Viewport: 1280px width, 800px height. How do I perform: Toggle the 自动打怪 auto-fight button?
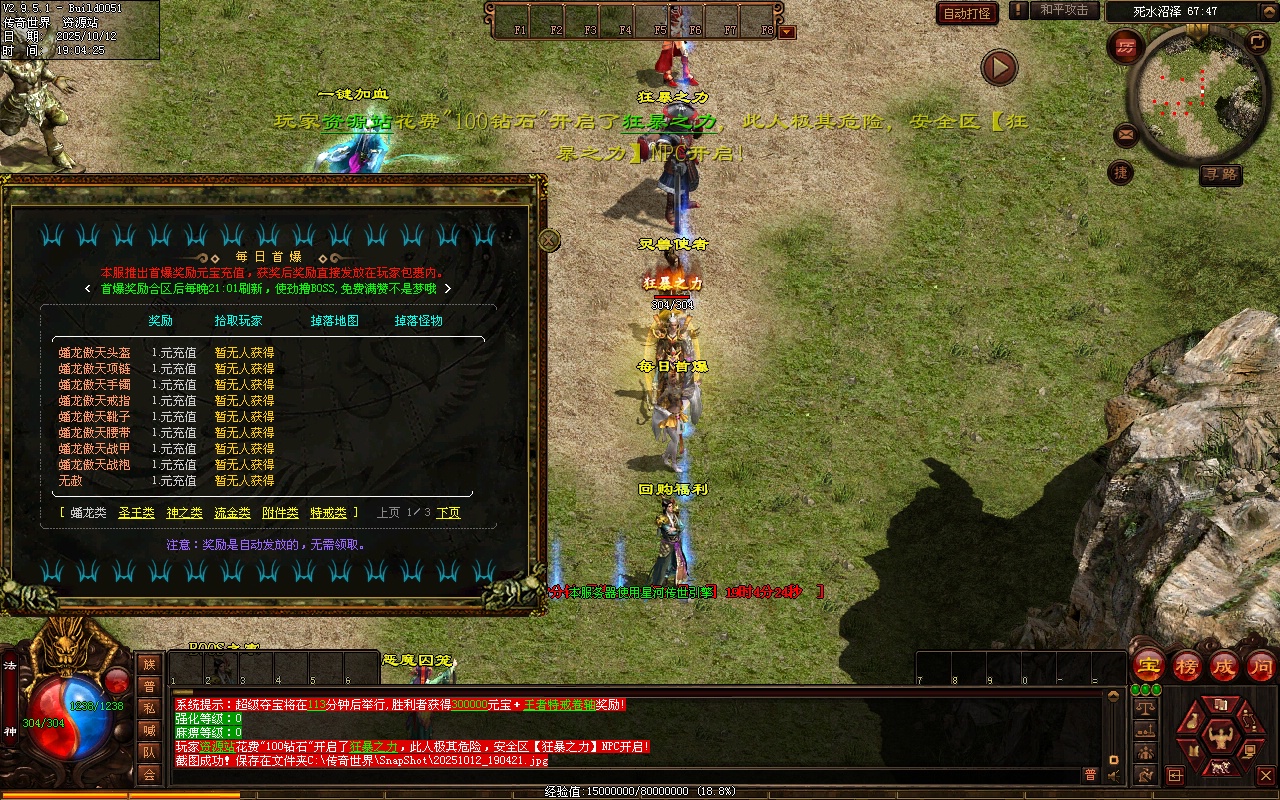[x=967, y=13]
